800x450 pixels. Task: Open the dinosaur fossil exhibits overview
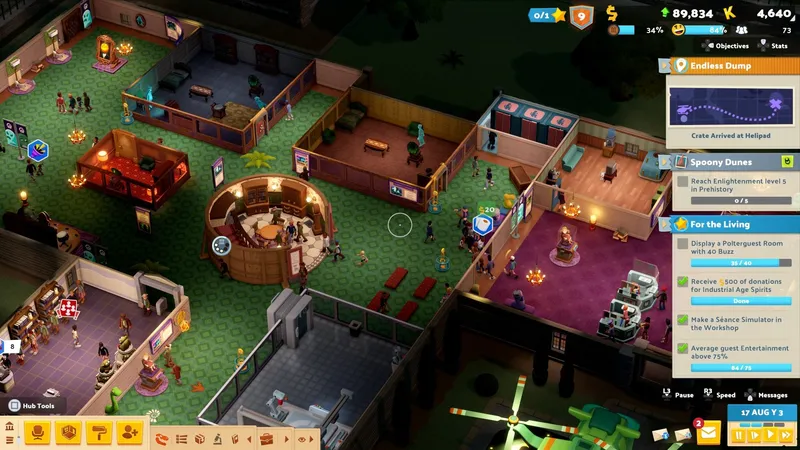(x=161, y=439)
